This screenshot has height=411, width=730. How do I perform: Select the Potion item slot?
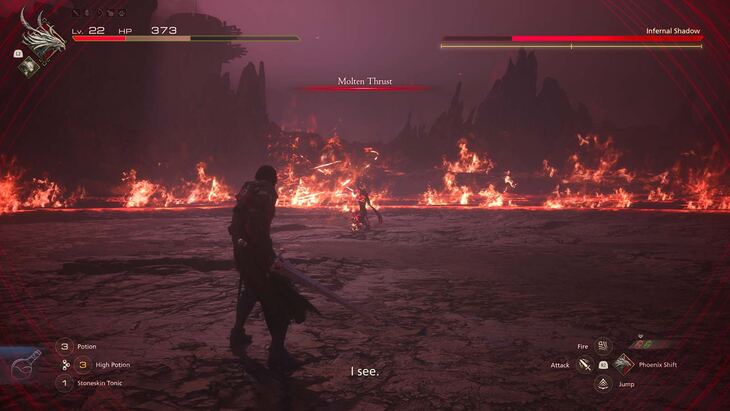tap(63, 346)
